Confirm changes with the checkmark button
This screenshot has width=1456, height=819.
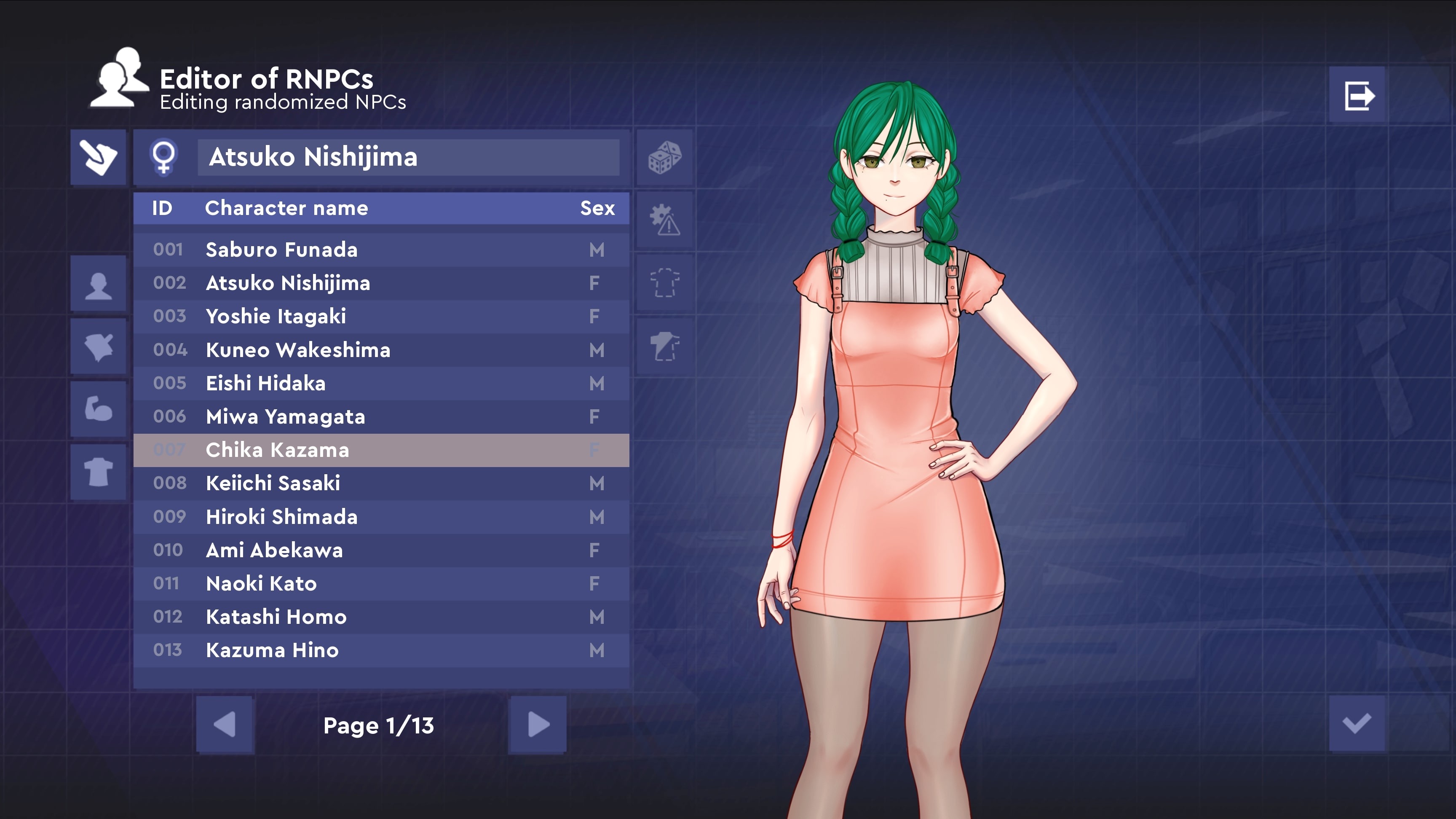(1357, 723)
